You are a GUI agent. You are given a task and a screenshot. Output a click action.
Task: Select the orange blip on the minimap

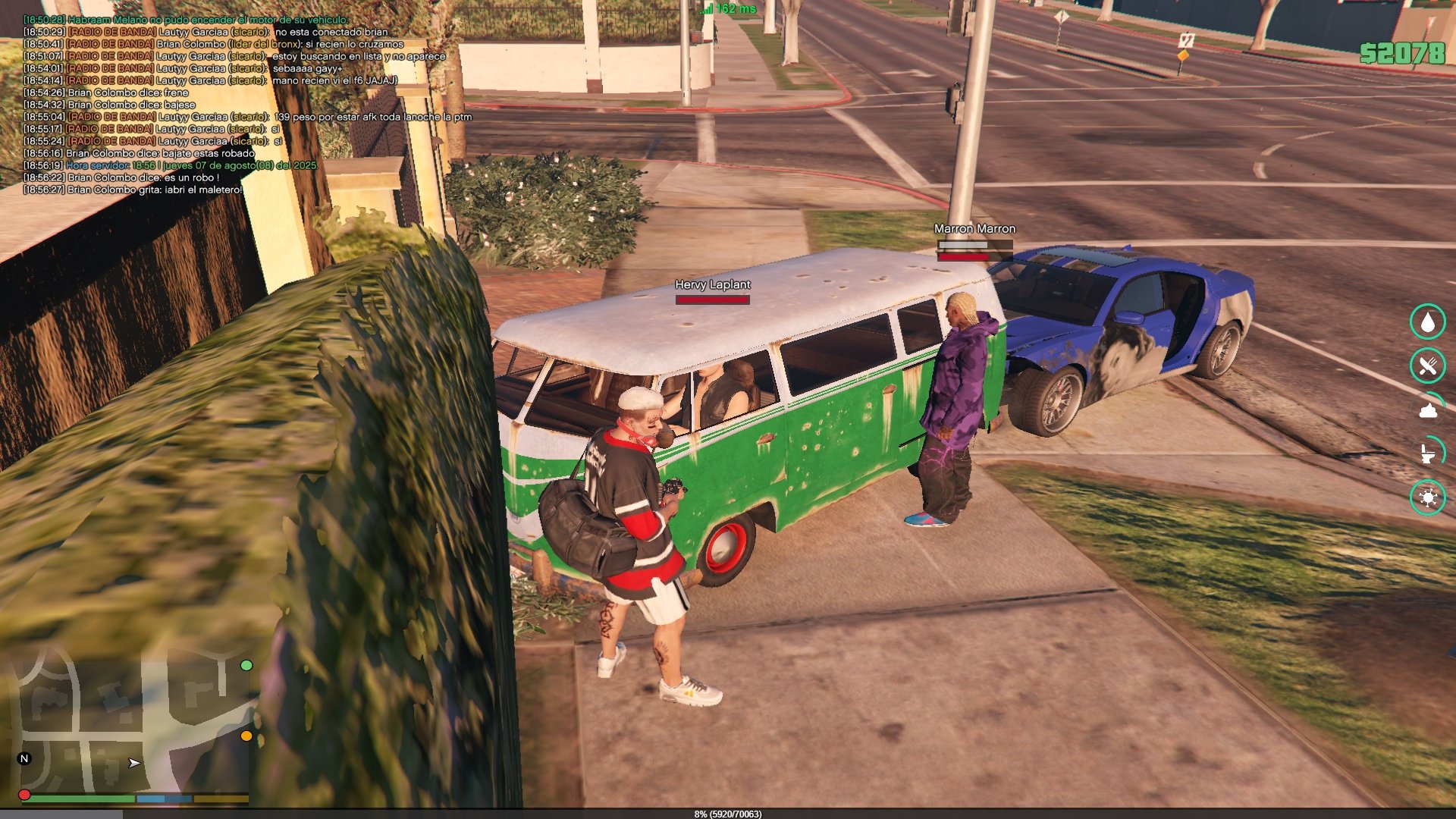[x=246, y=736]
